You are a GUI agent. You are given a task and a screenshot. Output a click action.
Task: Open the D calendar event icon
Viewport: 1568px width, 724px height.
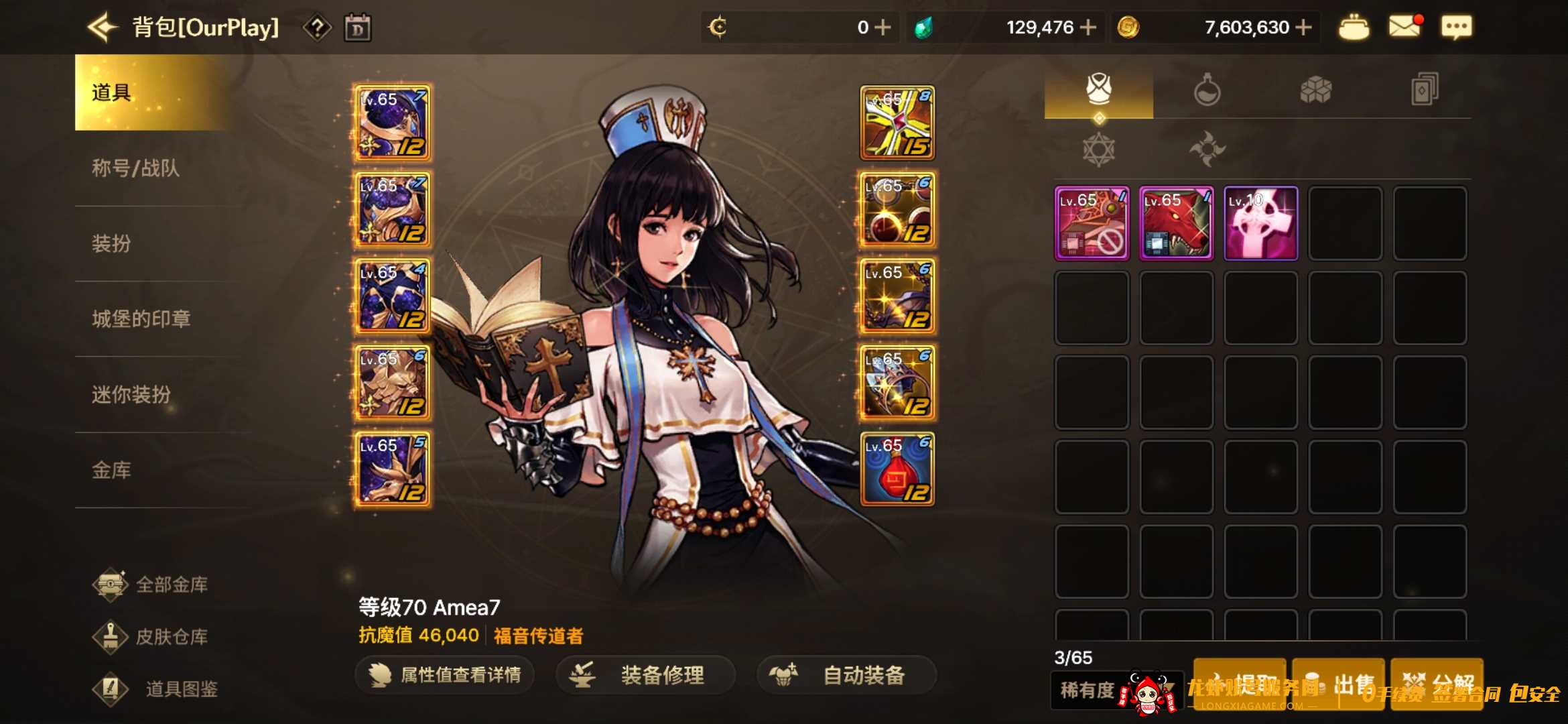click(359, 27)
